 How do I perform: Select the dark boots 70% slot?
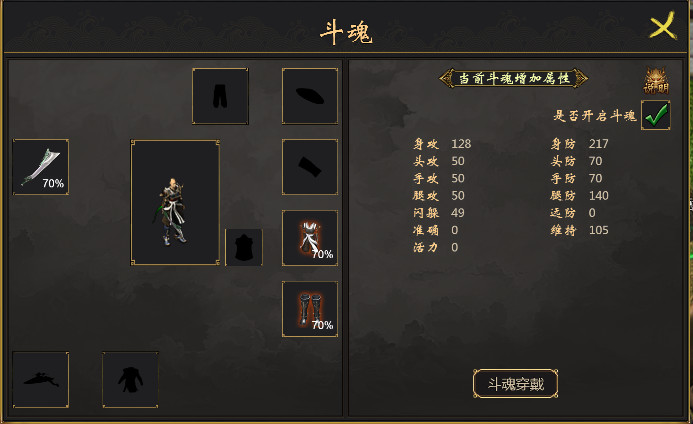(310, 308)
